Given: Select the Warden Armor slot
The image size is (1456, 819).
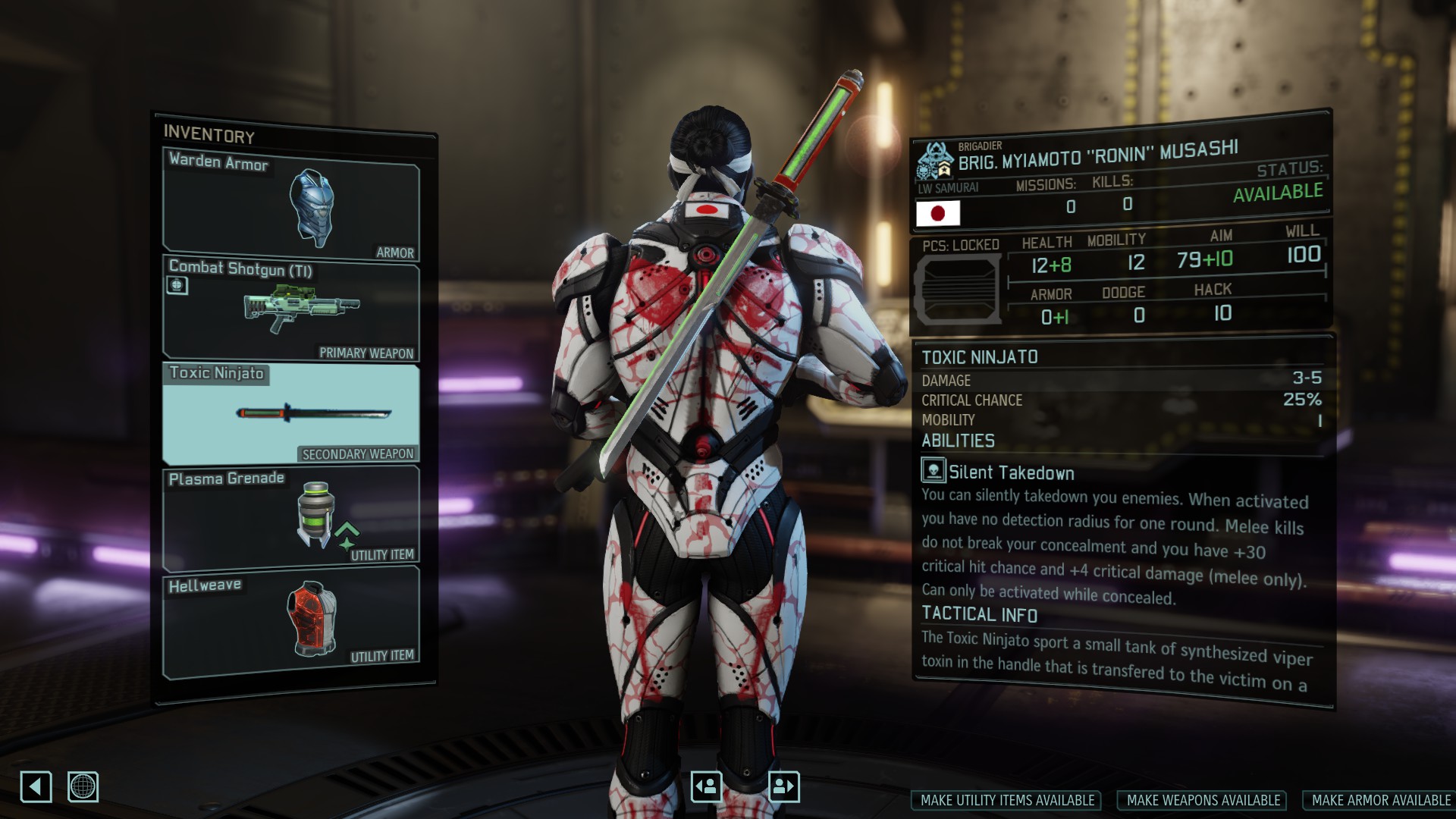Looking at the screenshot, I should click(291, 203).
